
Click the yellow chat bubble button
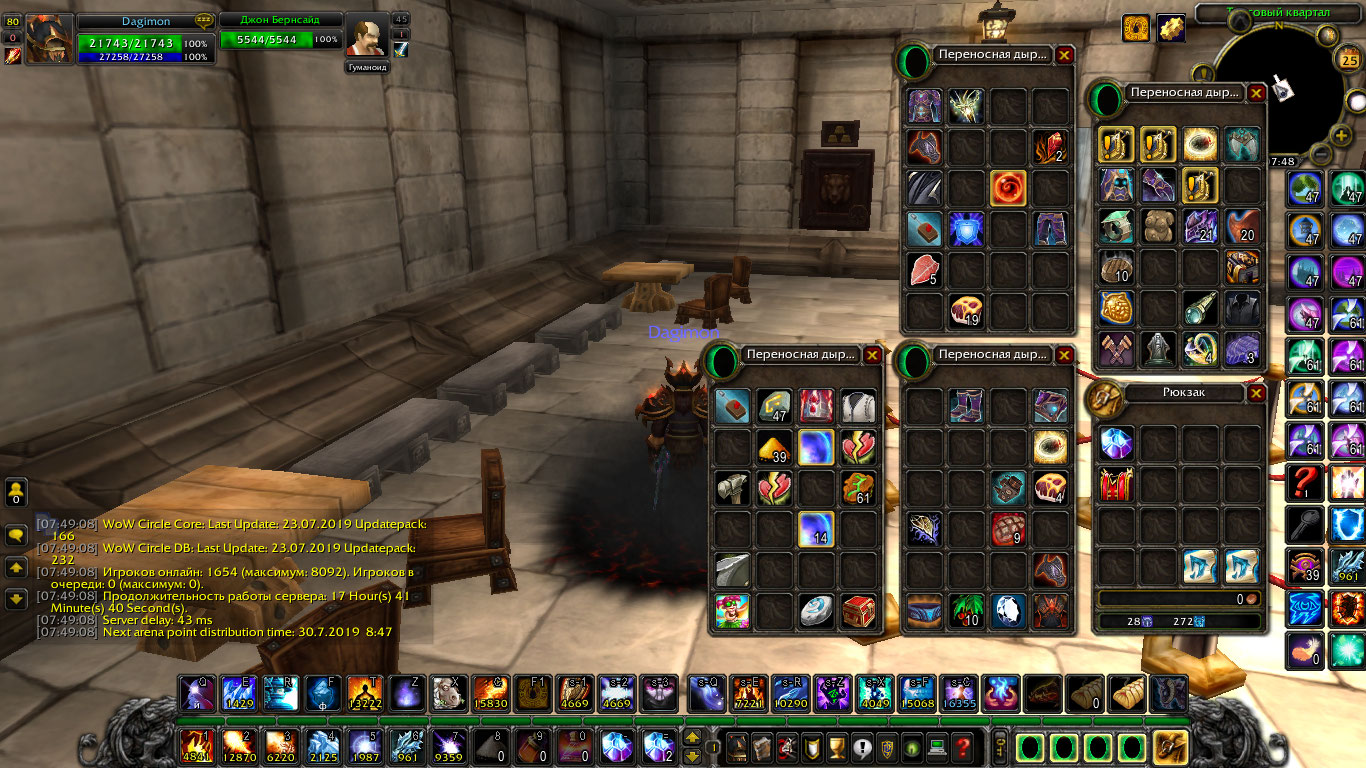pos(16,535)
